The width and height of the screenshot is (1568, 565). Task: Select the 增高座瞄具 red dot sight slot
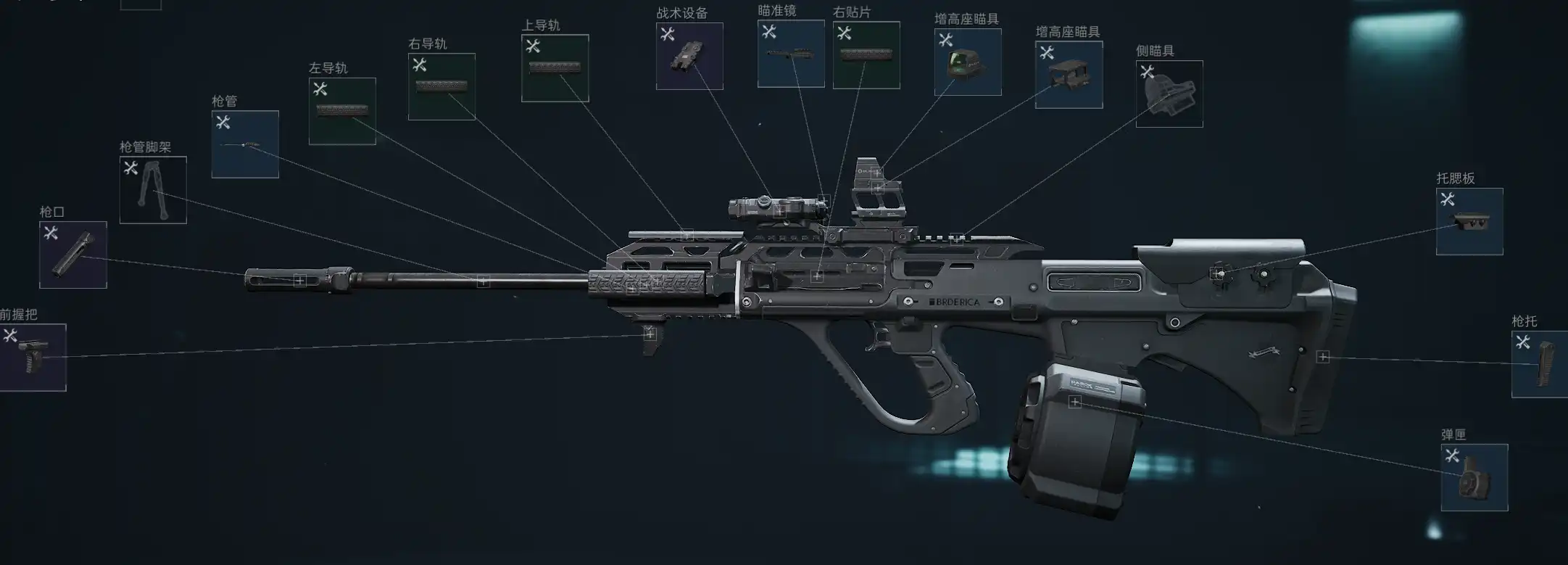[x=968, y=62]
